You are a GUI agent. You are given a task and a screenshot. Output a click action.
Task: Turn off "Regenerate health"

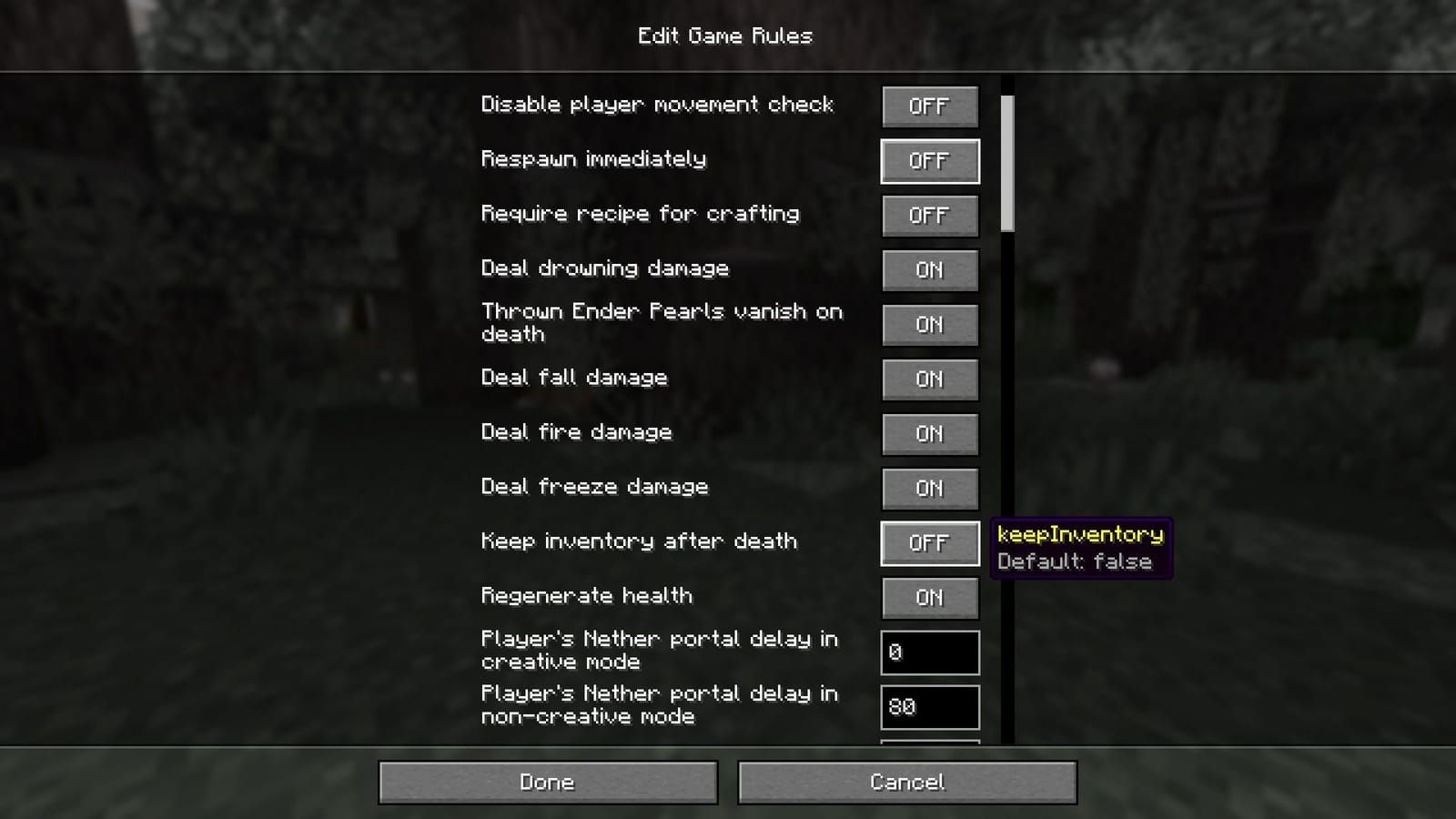click(x=929, y=598)
